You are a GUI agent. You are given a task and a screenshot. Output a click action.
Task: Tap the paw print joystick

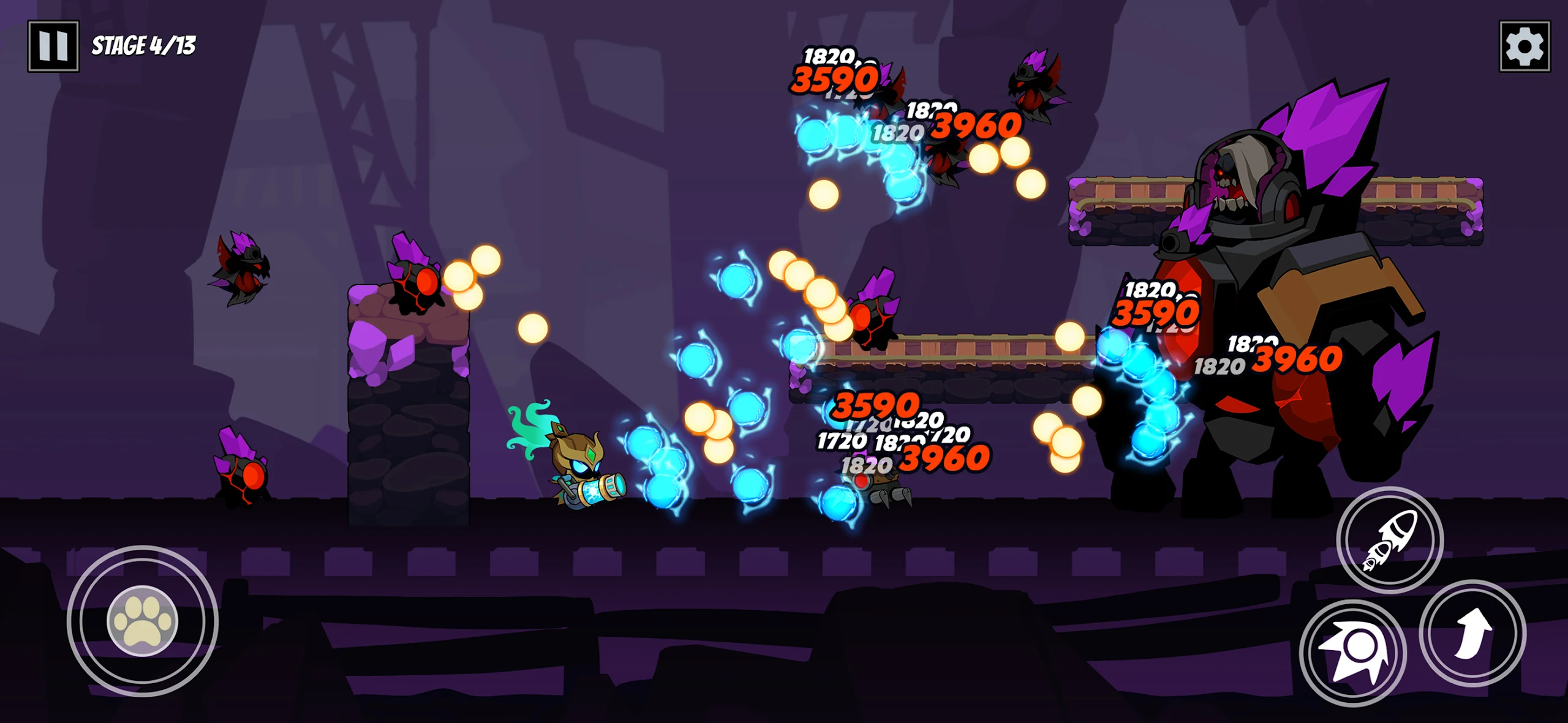point(143,621)
